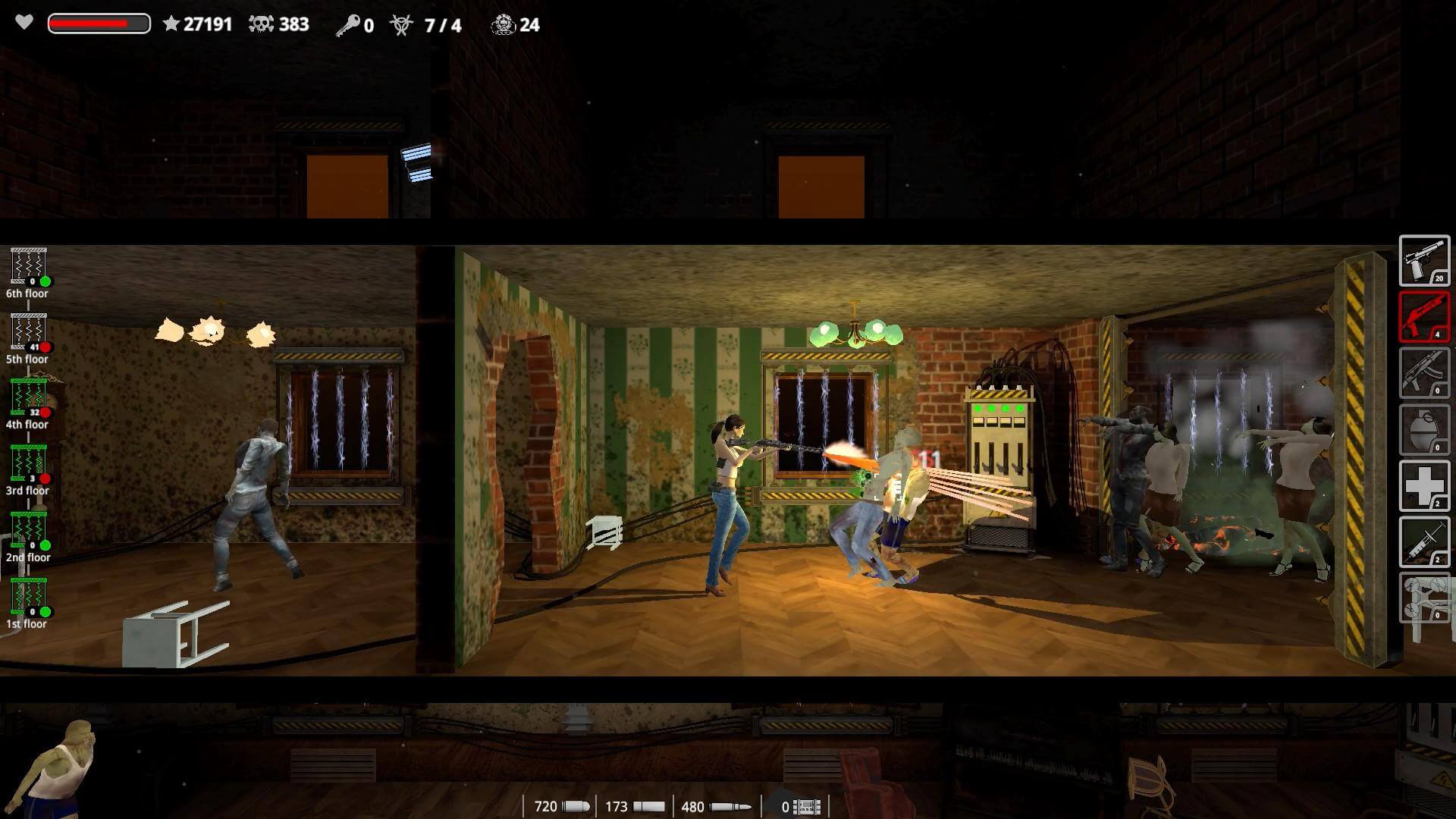Choose the red shotgun weapon slot

click(1423, 317)
